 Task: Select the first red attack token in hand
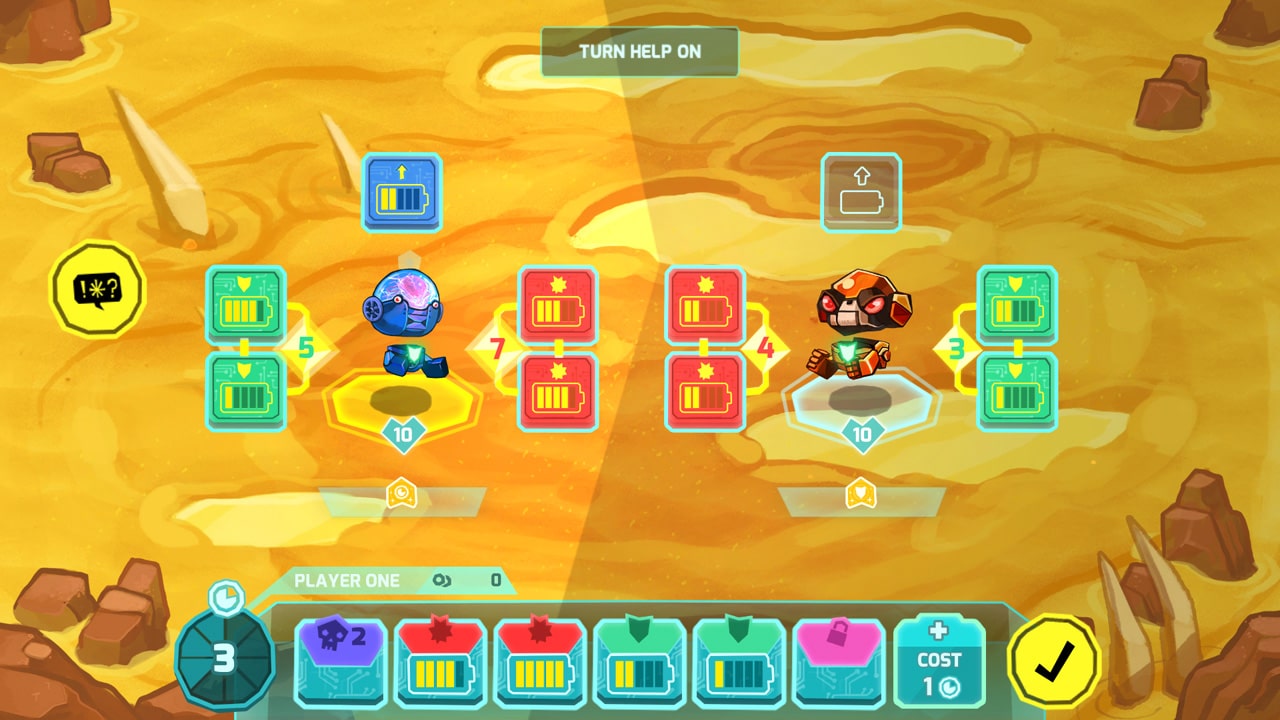click(440, 660)
